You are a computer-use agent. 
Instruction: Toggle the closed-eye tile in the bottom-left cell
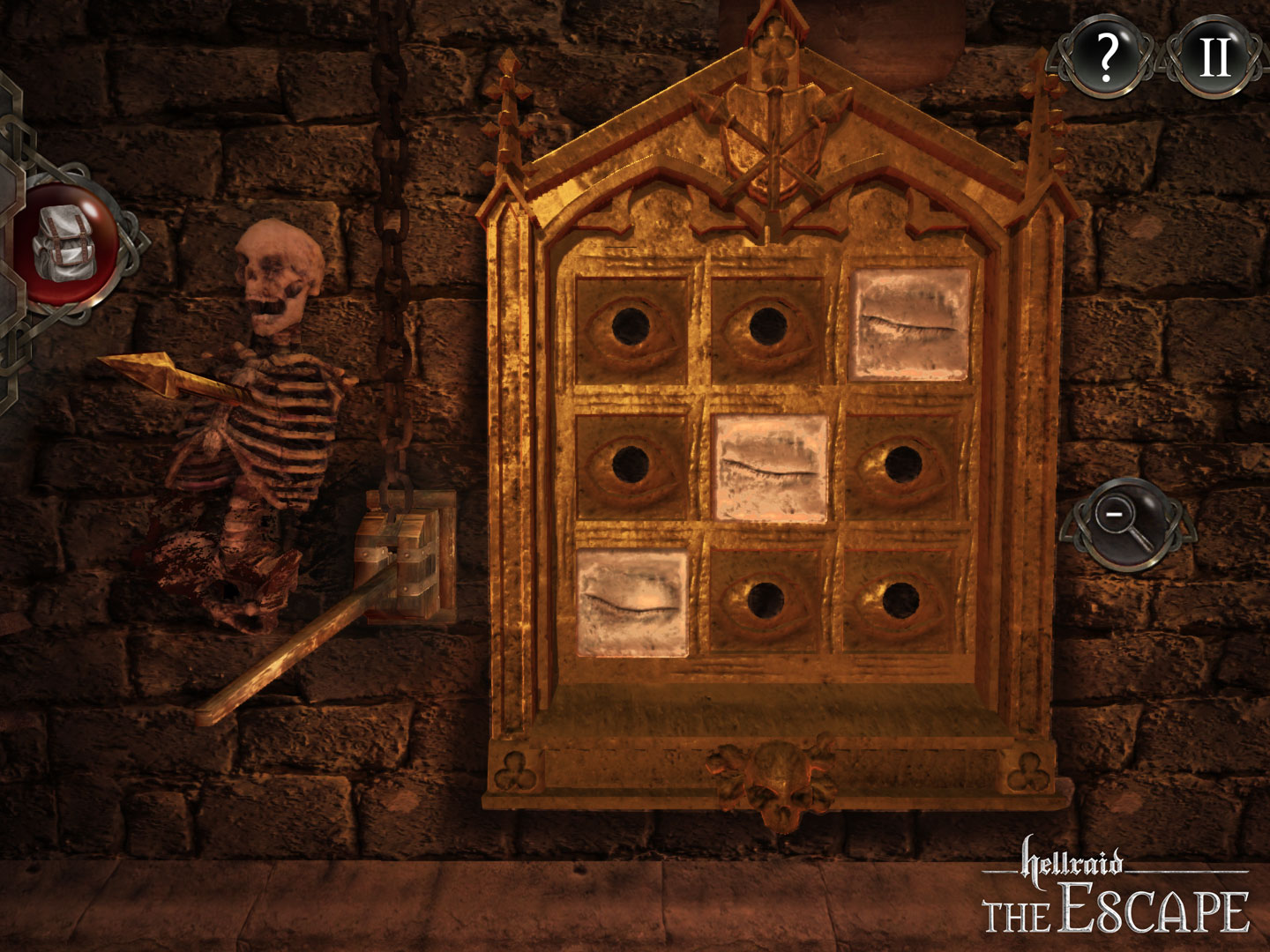pos(631,599)
